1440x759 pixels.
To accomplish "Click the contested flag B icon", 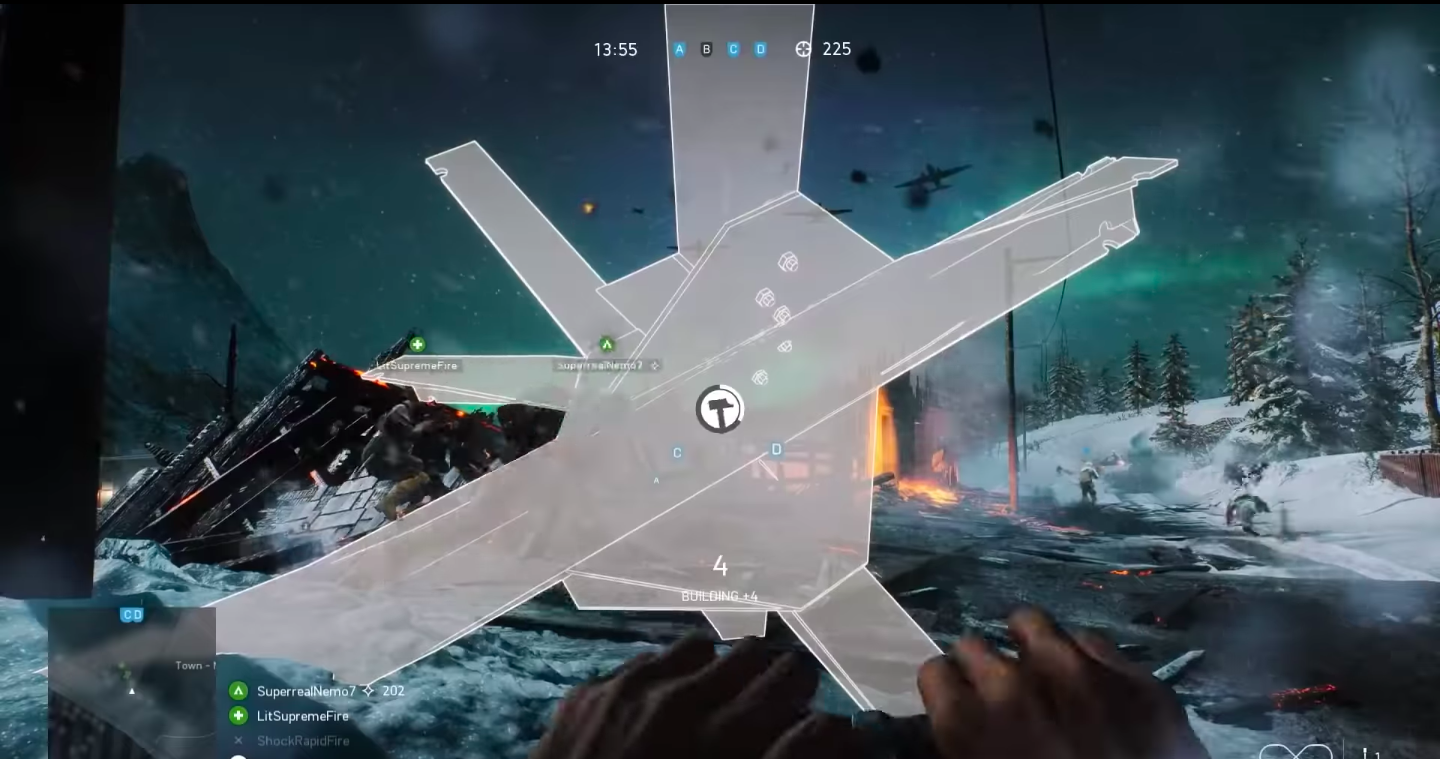I will coord(706,48).
